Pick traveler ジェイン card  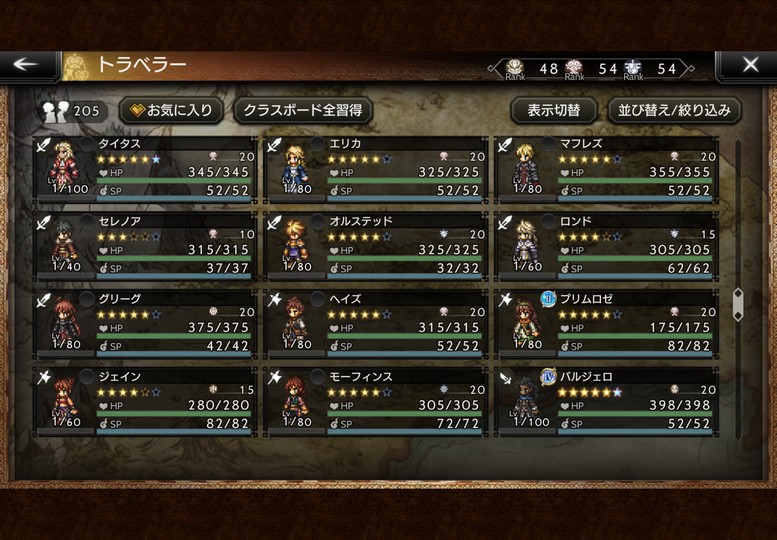[x=144, y=400]
